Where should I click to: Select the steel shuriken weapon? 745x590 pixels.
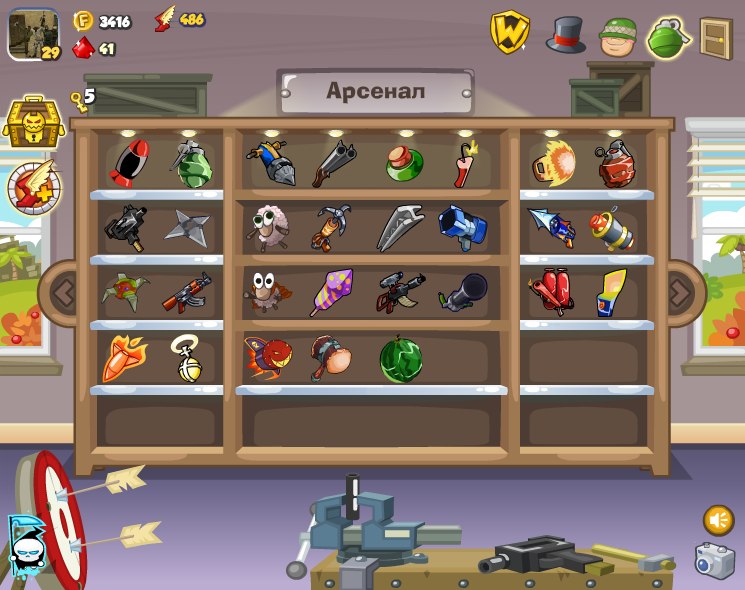point(187,227)
